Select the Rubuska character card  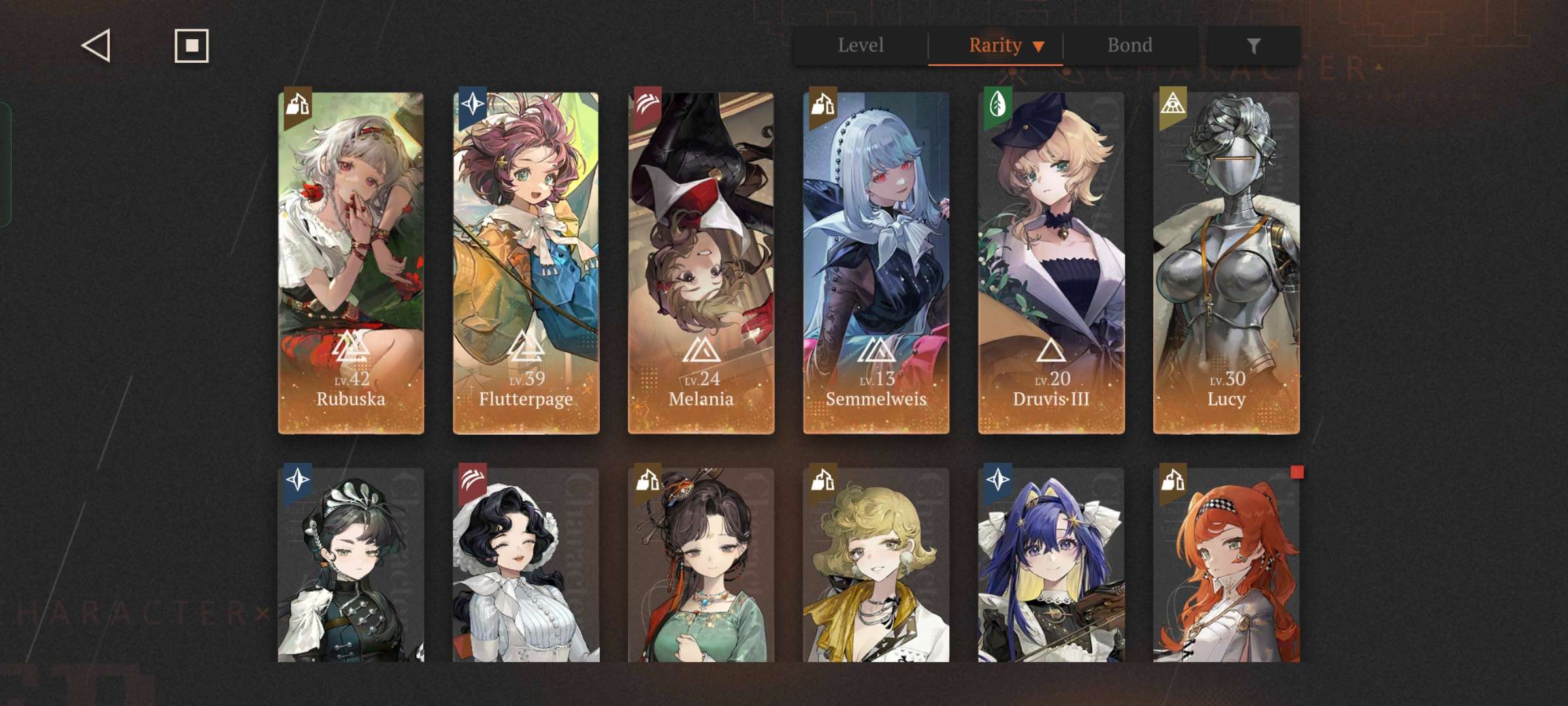tap(351, 263)
